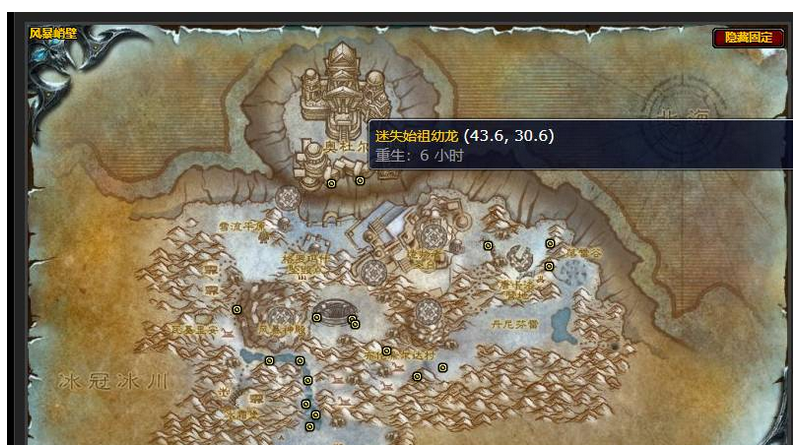The image size is (793, 445).
Task: Pick the lowest spawn marker on the map
Action: pos(310,426)
